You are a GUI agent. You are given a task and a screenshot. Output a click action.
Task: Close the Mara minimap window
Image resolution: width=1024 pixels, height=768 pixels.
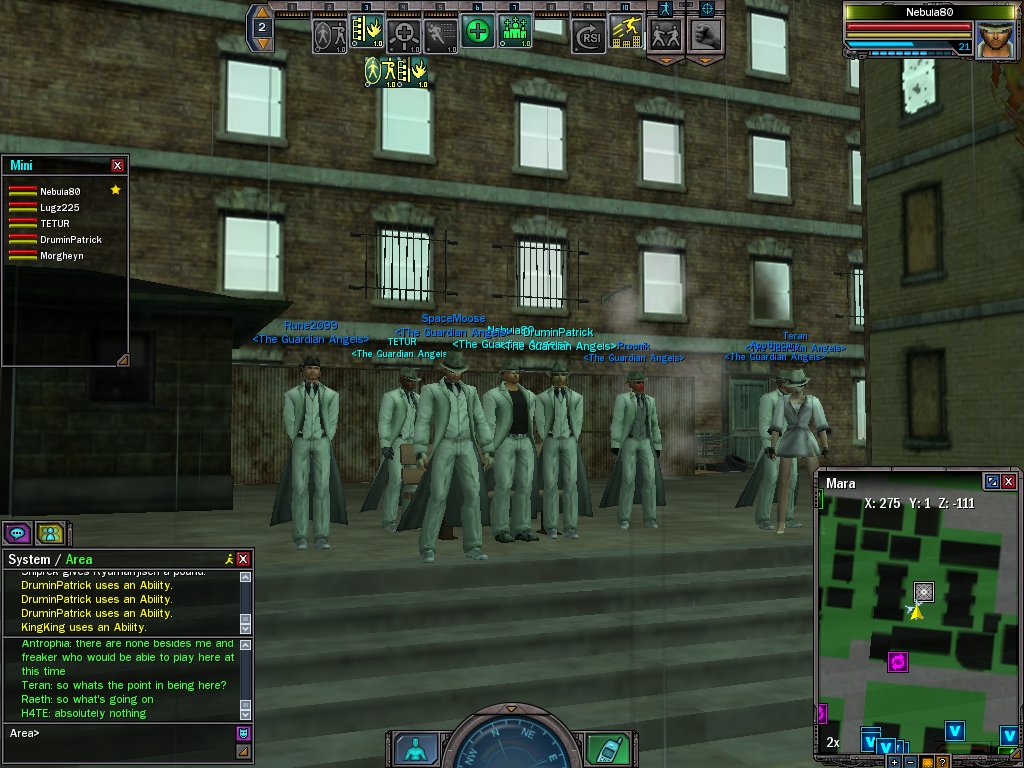(1008, 482)
